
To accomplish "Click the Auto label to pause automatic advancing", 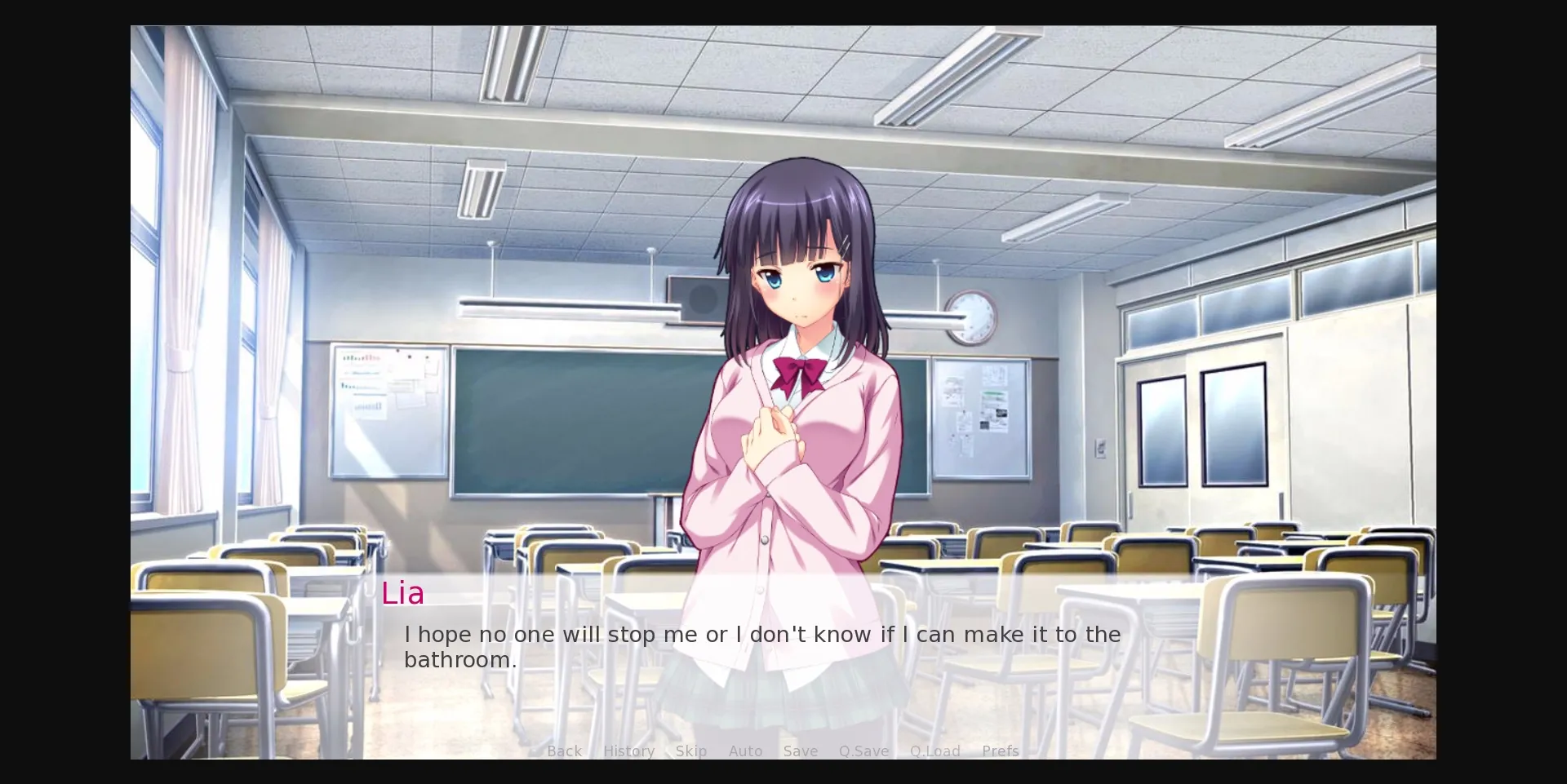I will pyautogui.click(x=745, y=751).
